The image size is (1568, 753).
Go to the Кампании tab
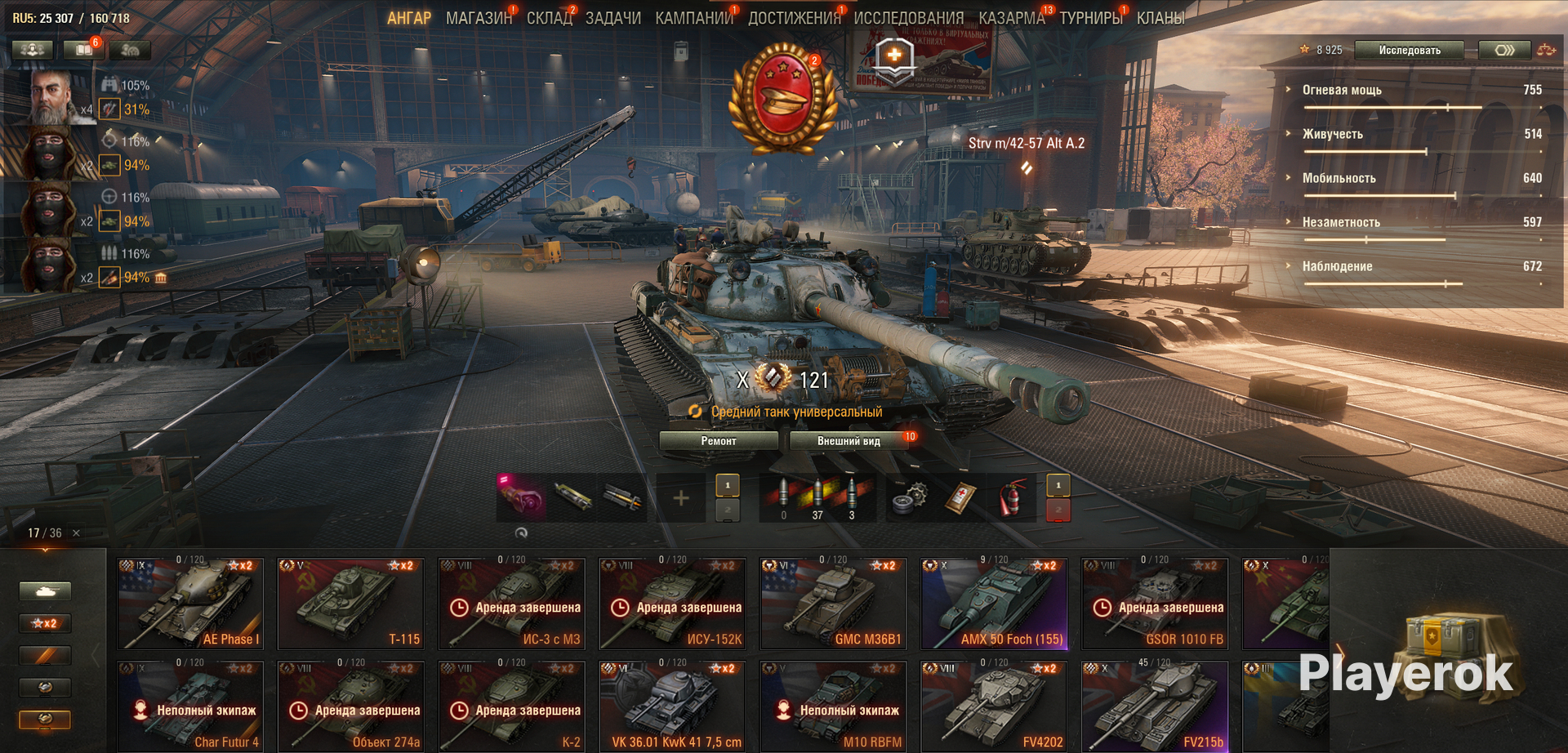[694, 18]
